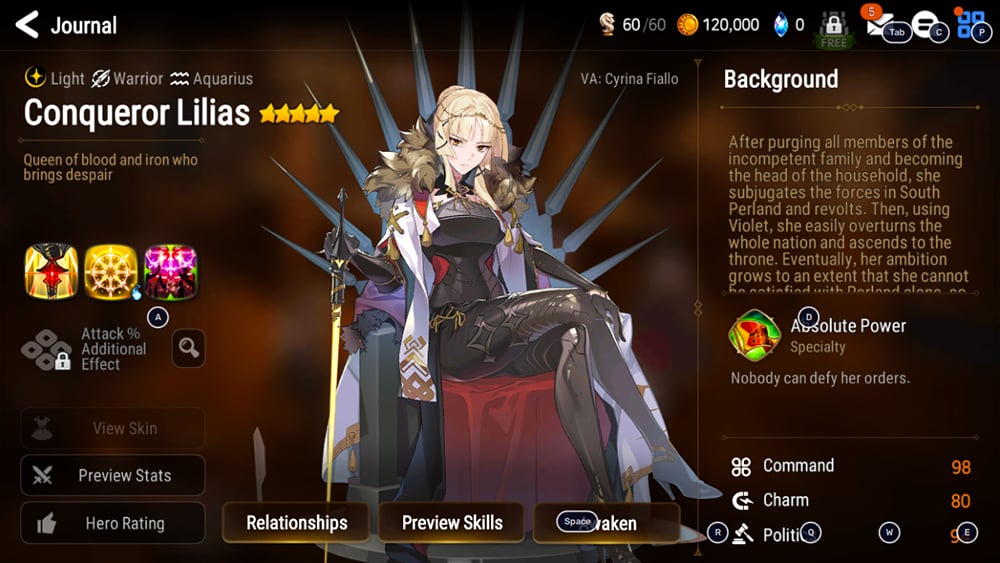This screenshot has height=563, width=1000.
Task: Go back from the Journal screen
Action: click(x=27, y=25)
